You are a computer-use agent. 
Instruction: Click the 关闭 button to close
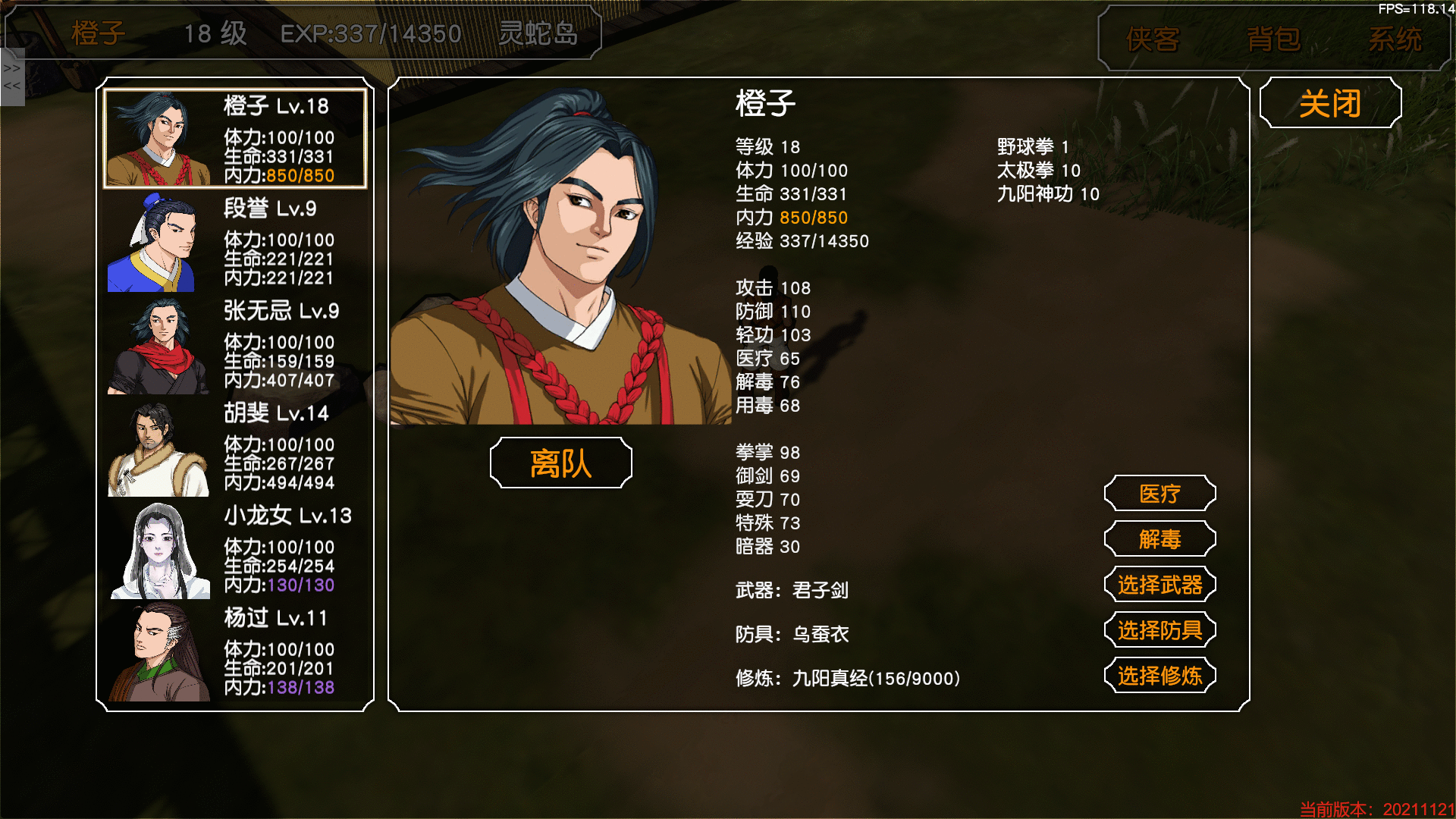pos(1331,102)
